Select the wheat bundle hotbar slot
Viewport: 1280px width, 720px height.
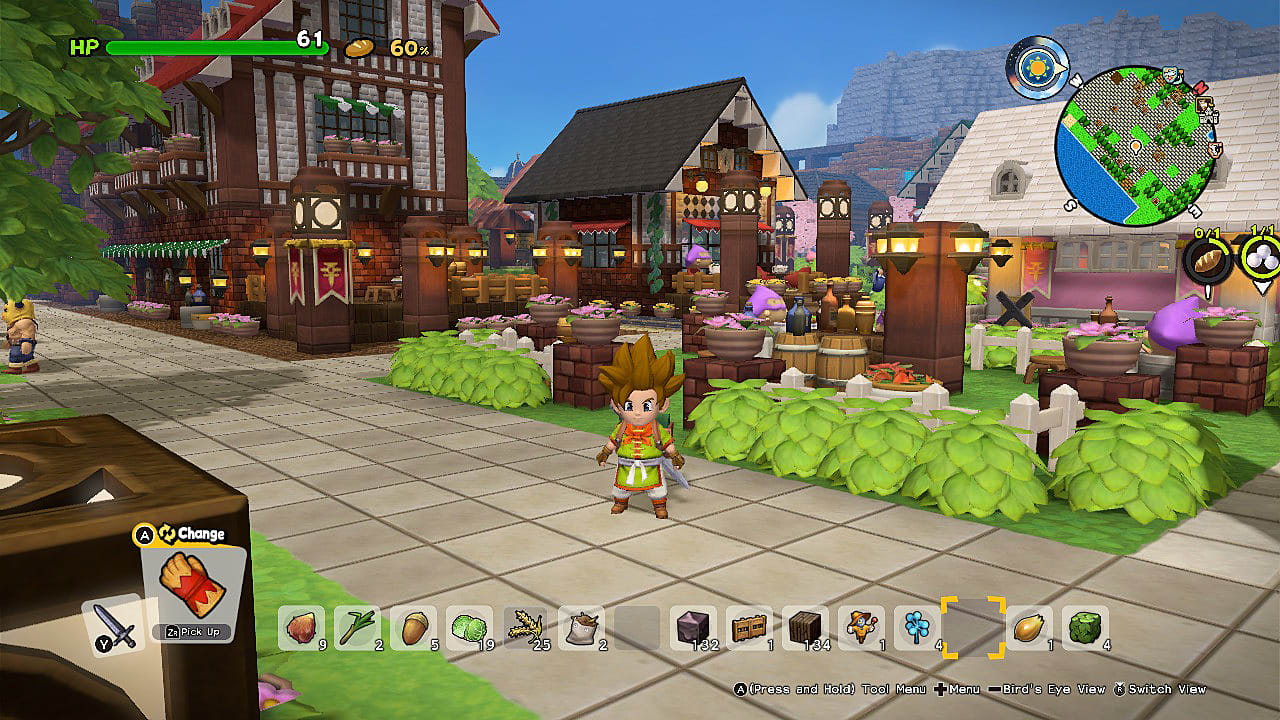525,629
